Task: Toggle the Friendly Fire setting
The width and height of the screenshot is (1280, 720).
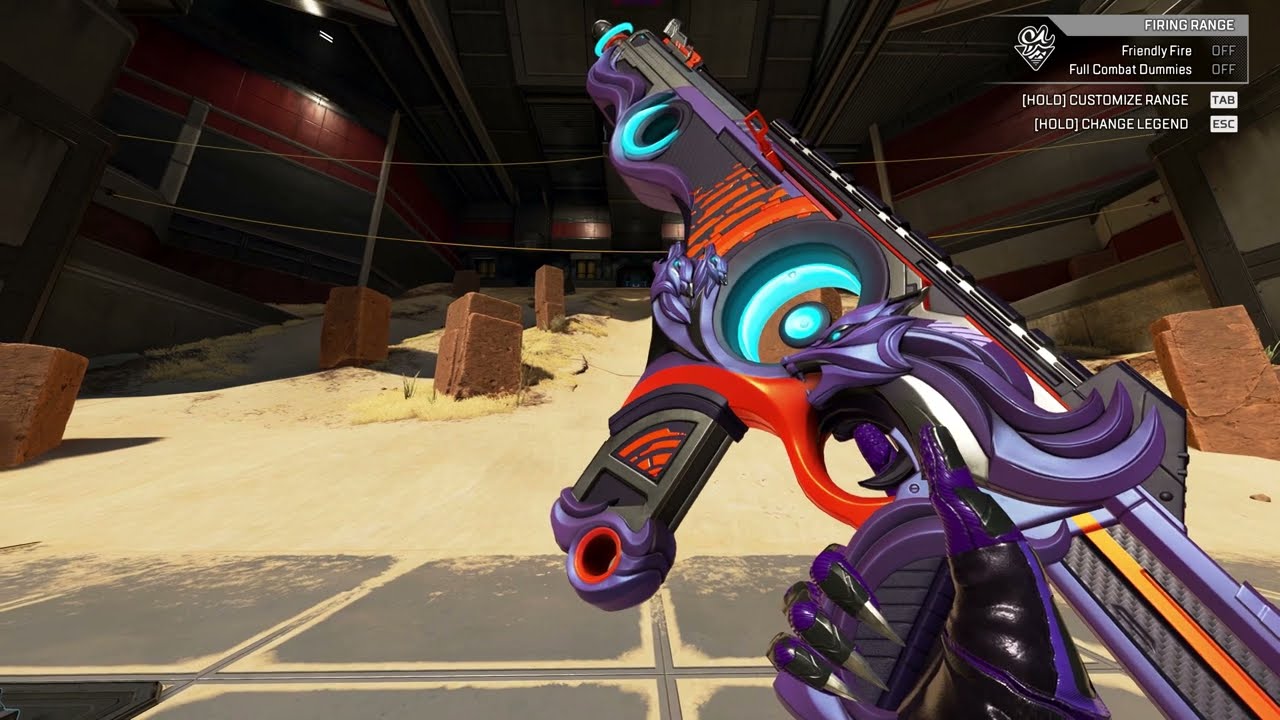Action: [x=1223, y=50]
